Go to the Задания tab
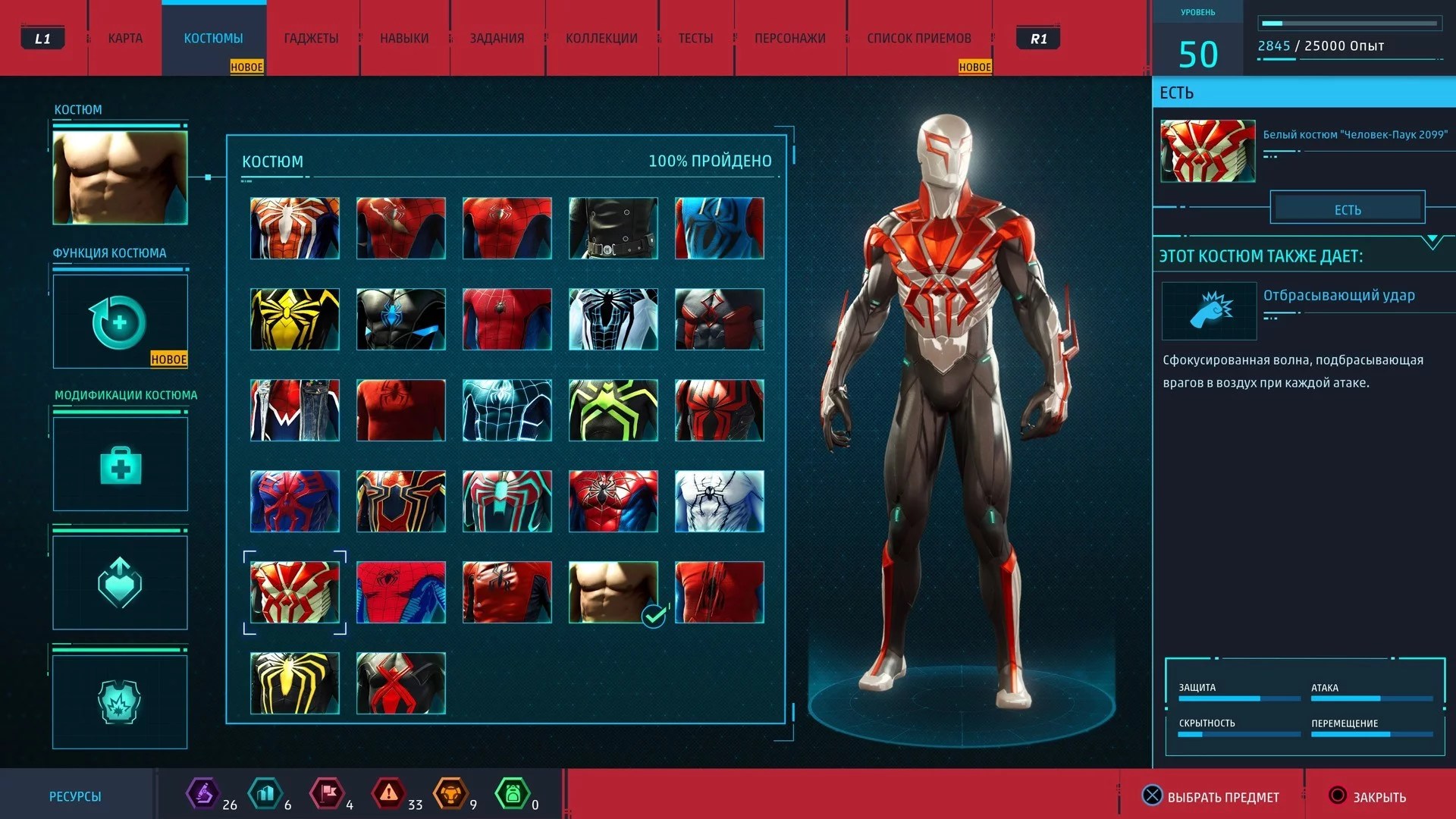1456x819 pixels. pyautogui.click(x=497, y=39)
